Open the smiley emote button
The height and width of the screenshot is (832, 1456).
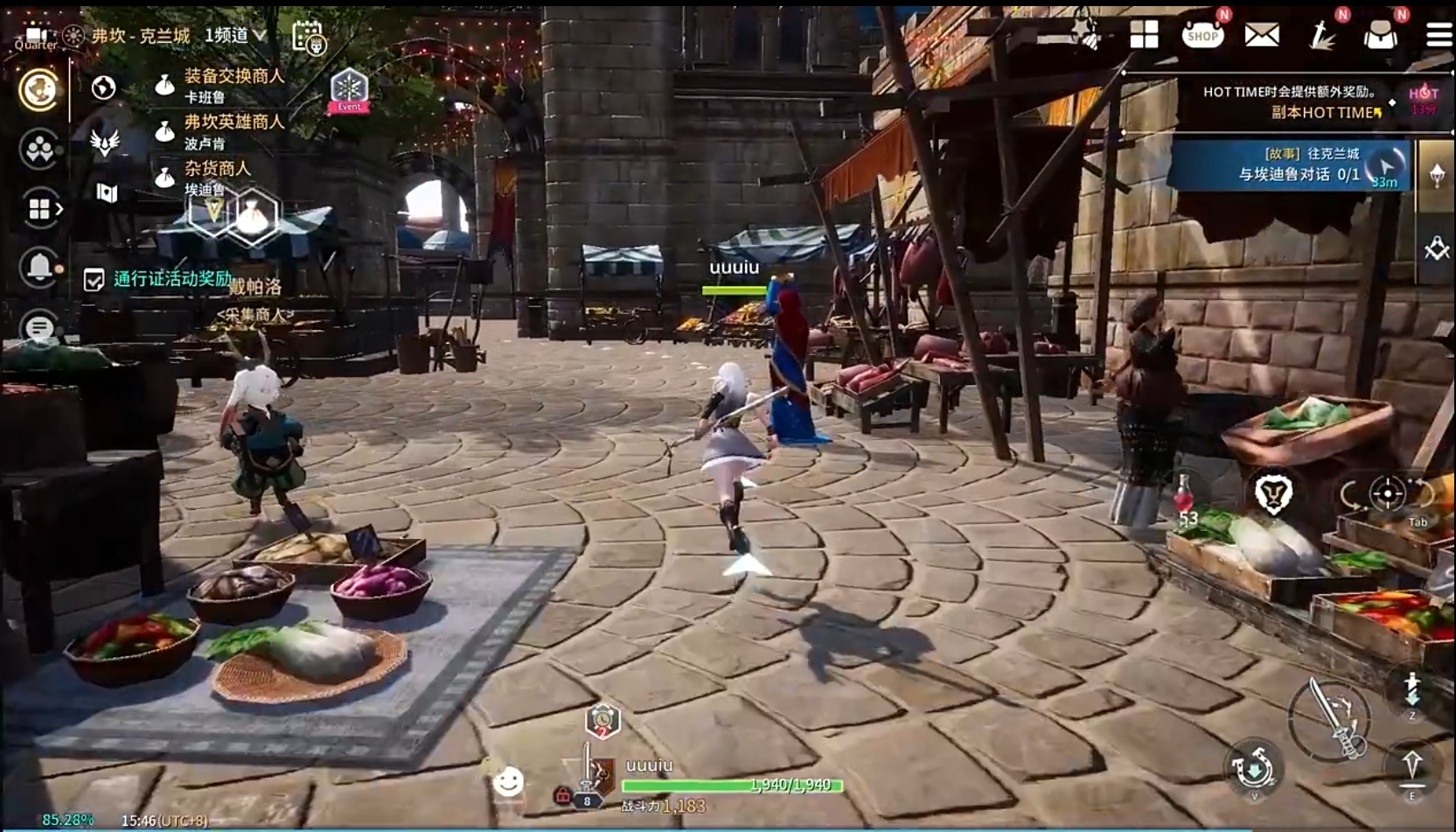(508, 781)
